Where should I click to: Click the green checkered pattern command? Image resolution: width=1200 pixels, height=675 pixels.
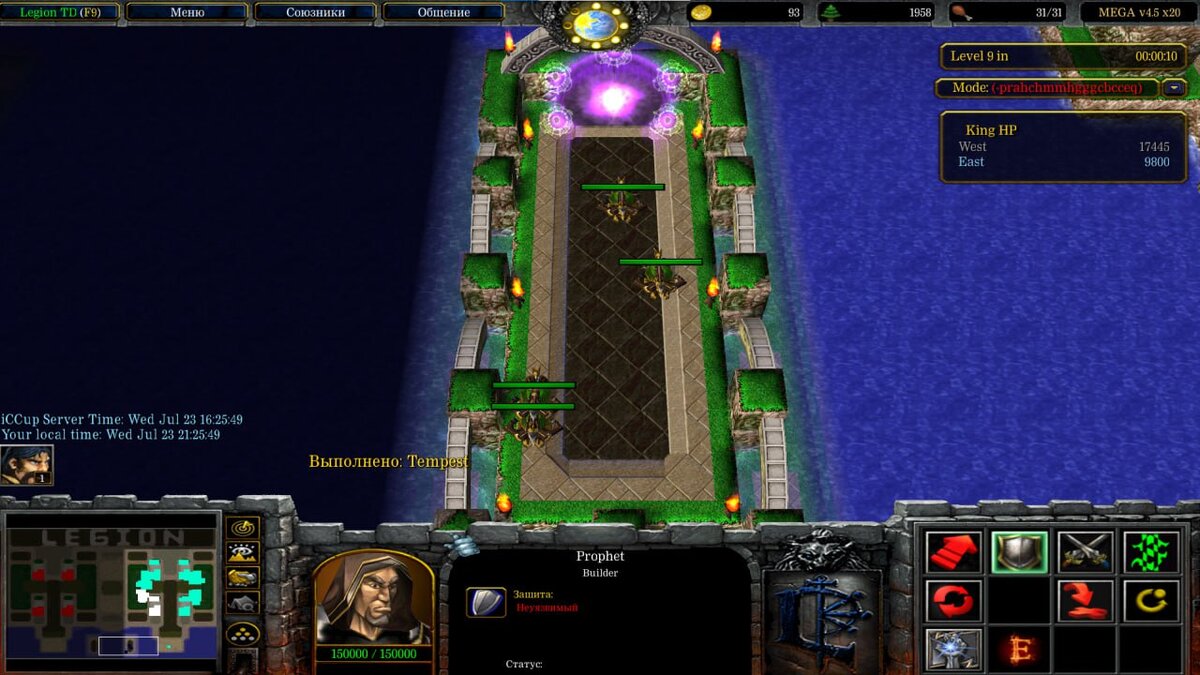[x=1151, y=552]
